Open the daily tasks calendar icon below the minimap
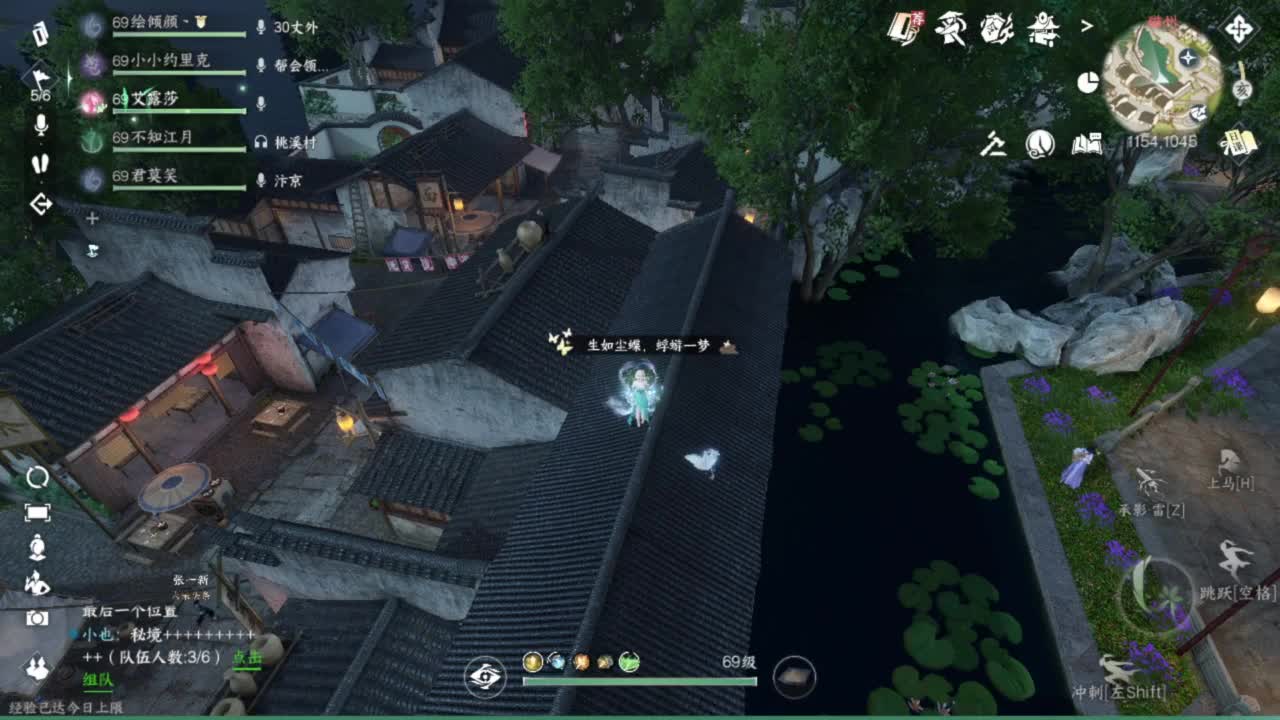 [1238, 143]
